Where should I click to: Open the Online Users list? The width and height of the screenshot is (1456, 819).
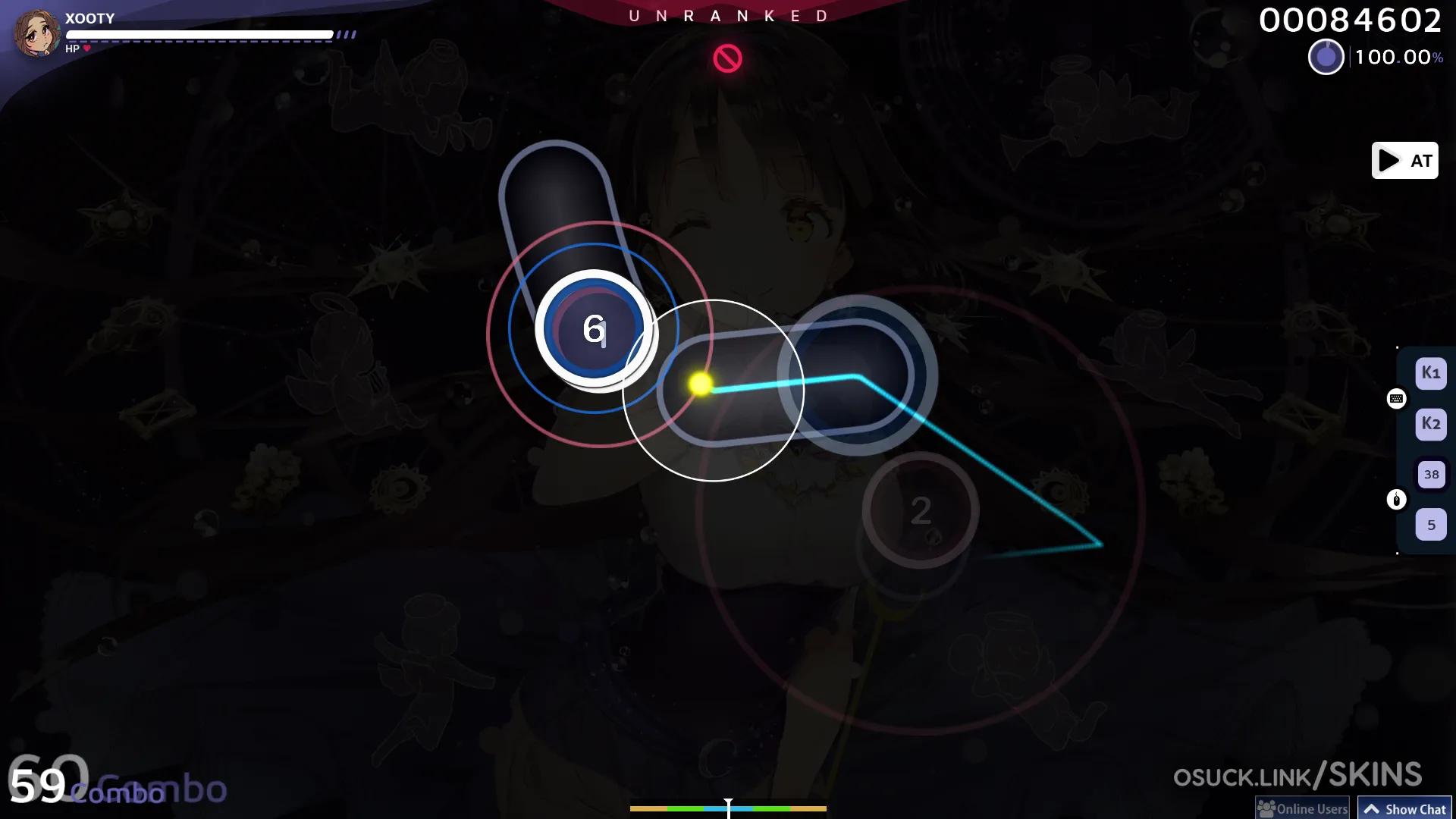click(1303, 808)
